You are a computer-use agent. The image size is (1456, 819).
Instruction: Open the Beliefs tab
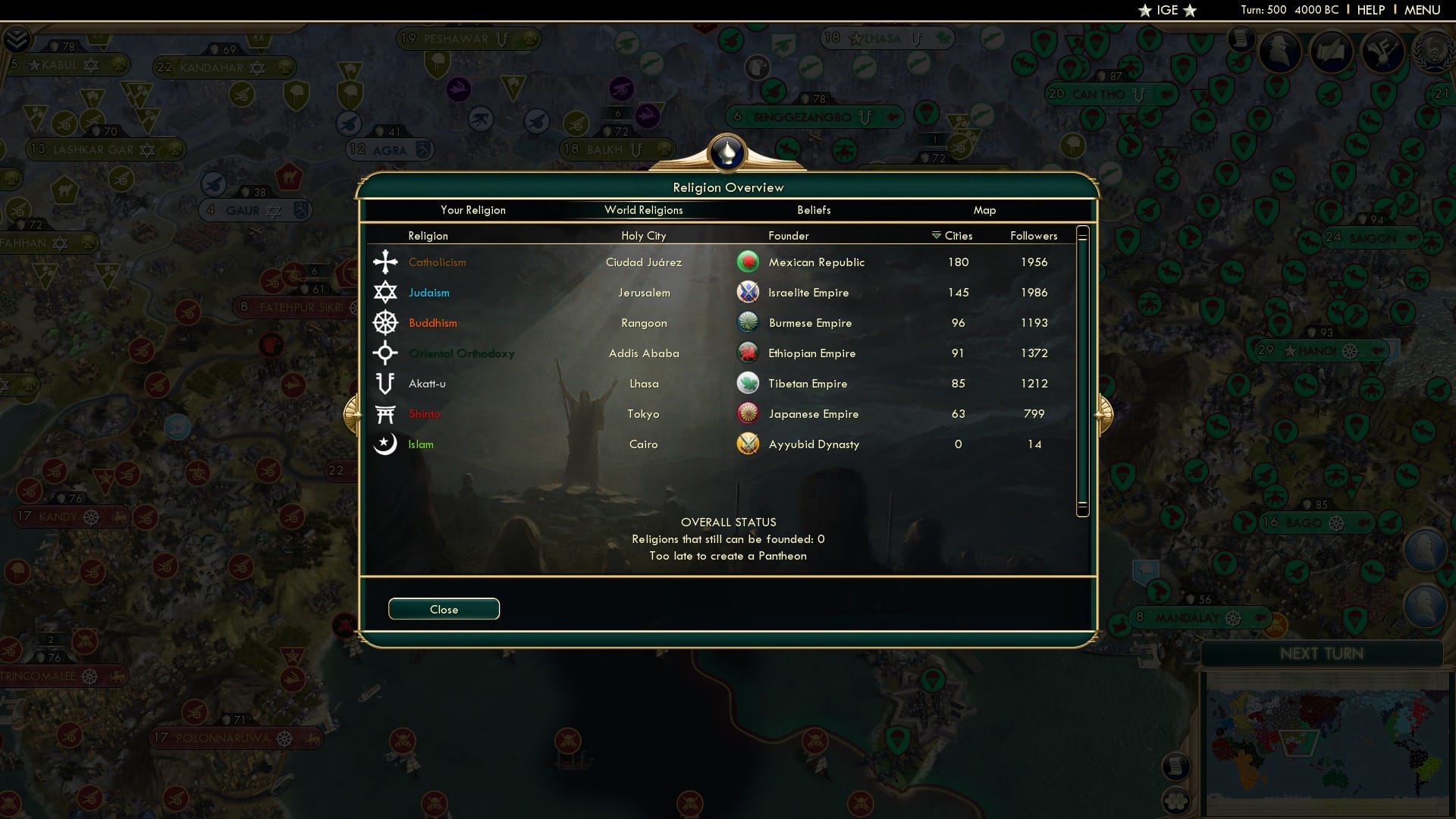(814, 210)
